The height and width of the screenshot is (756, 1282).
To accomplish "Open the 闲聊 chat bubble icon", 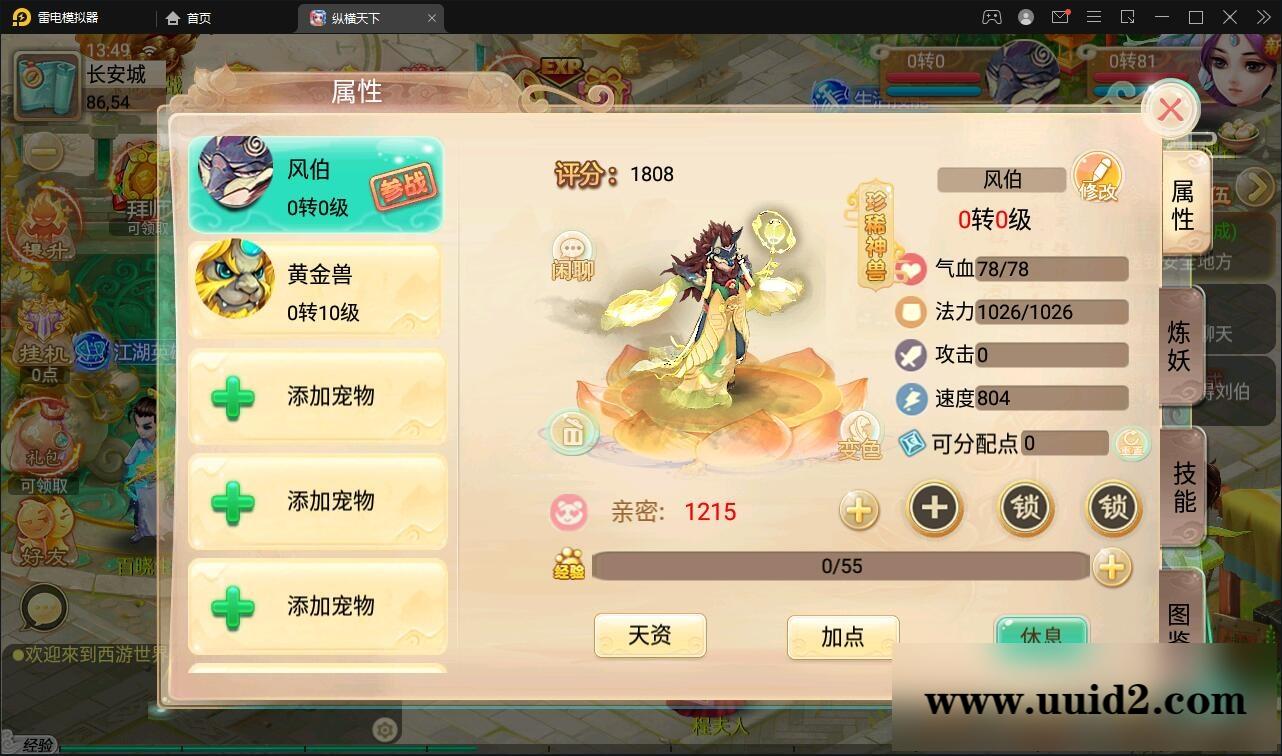I will click(572, 251).
